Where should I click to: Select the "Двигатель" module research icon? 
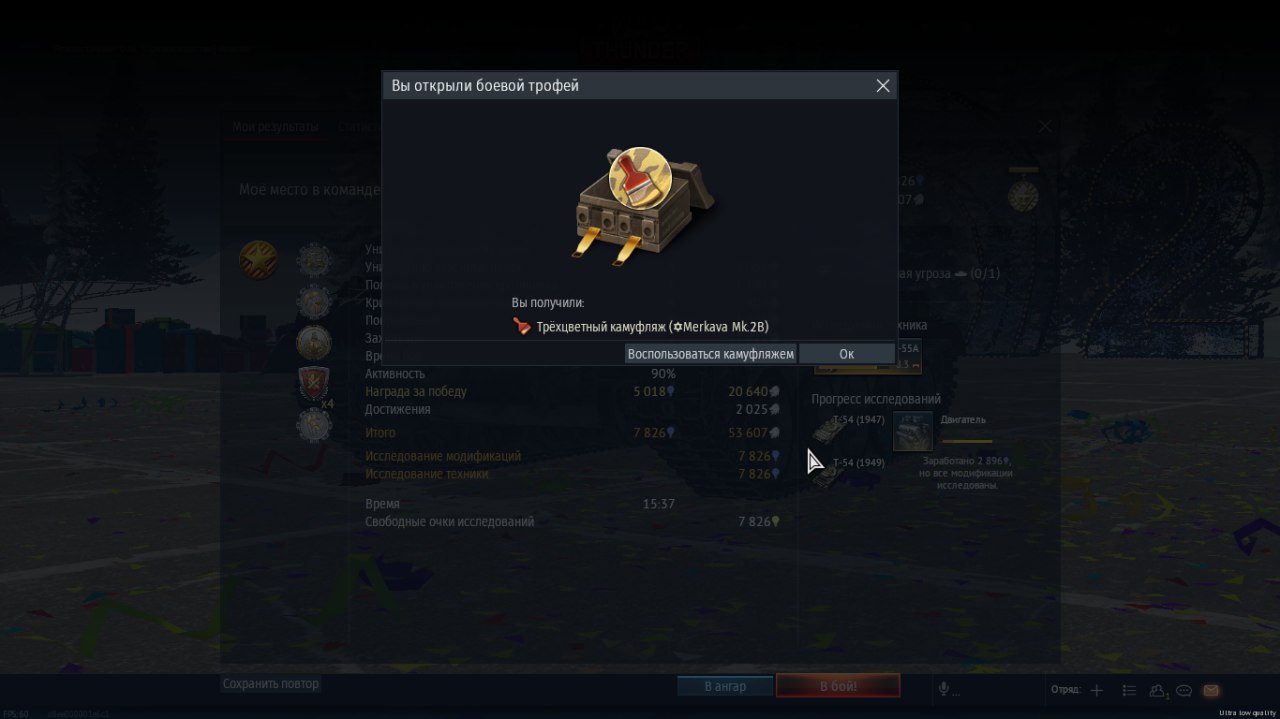(x=912, y=431)
